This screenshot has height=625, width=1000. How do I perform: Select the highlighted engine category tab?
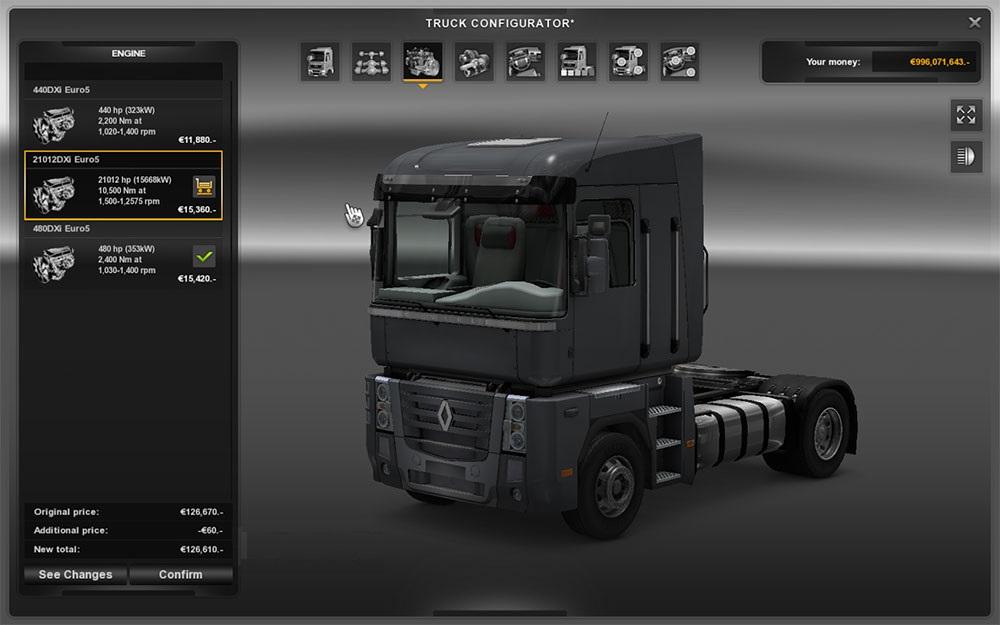(423, 62)
